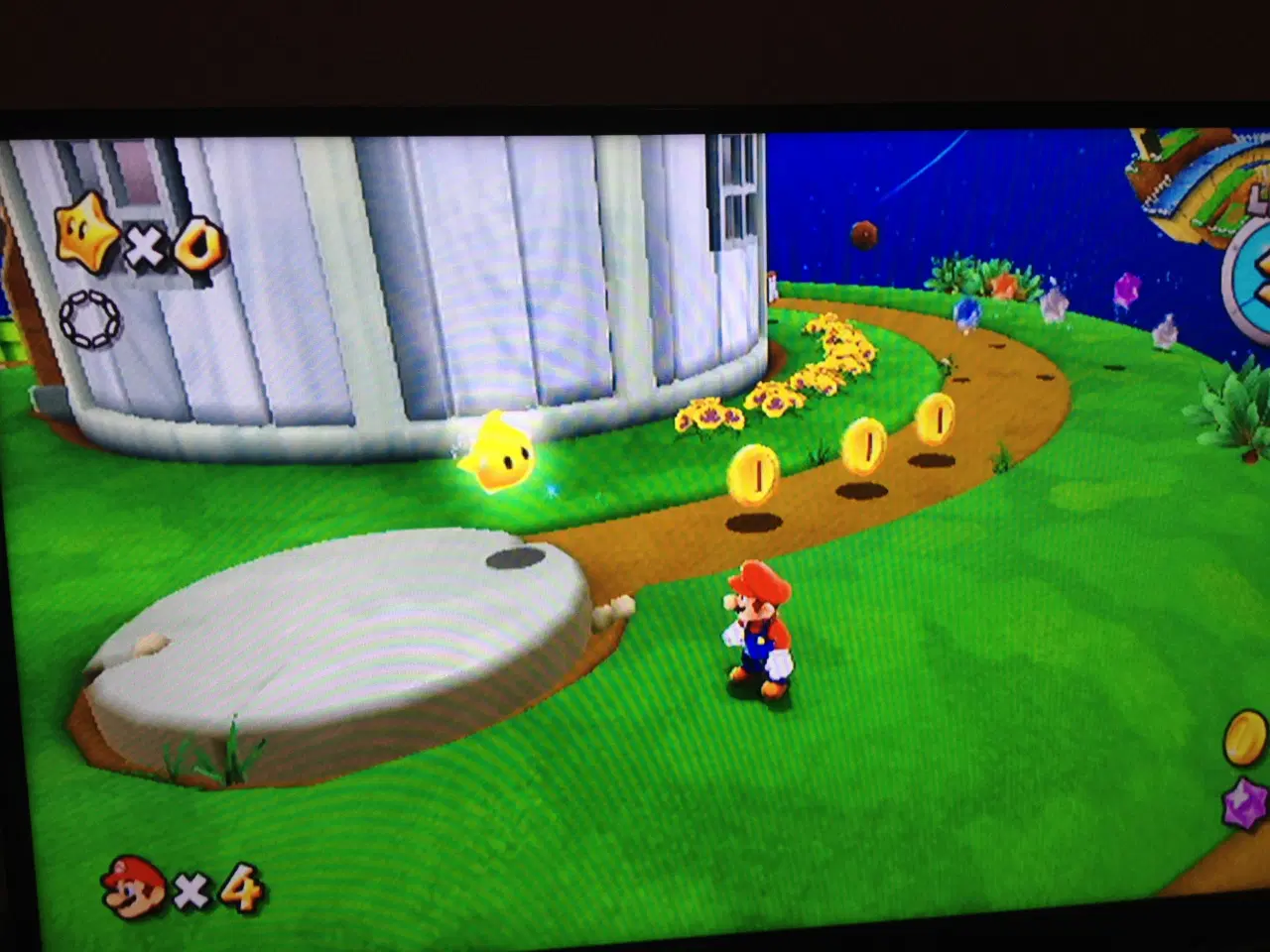1270x952 pixels.
Task: Click the nearest coin on the dirt path
Action: tap(754, 473)
